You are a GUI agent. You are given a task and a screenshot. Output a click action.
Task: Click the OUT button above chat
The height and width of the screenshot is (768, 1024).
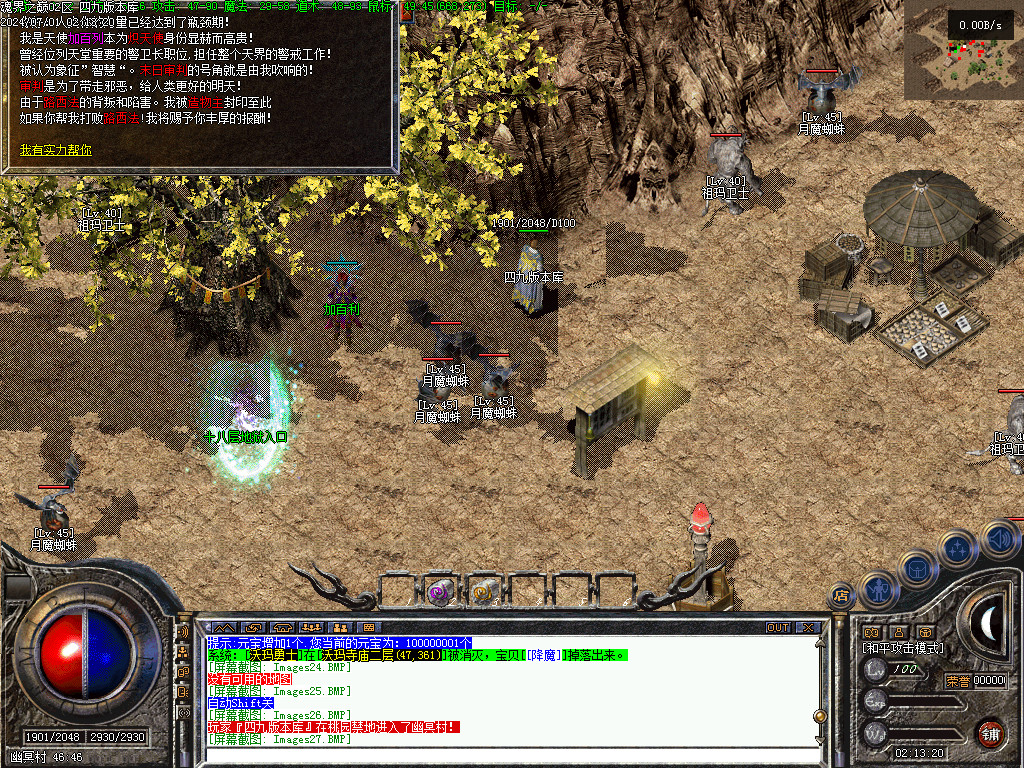pyautogui.click(x=778, y=627)
